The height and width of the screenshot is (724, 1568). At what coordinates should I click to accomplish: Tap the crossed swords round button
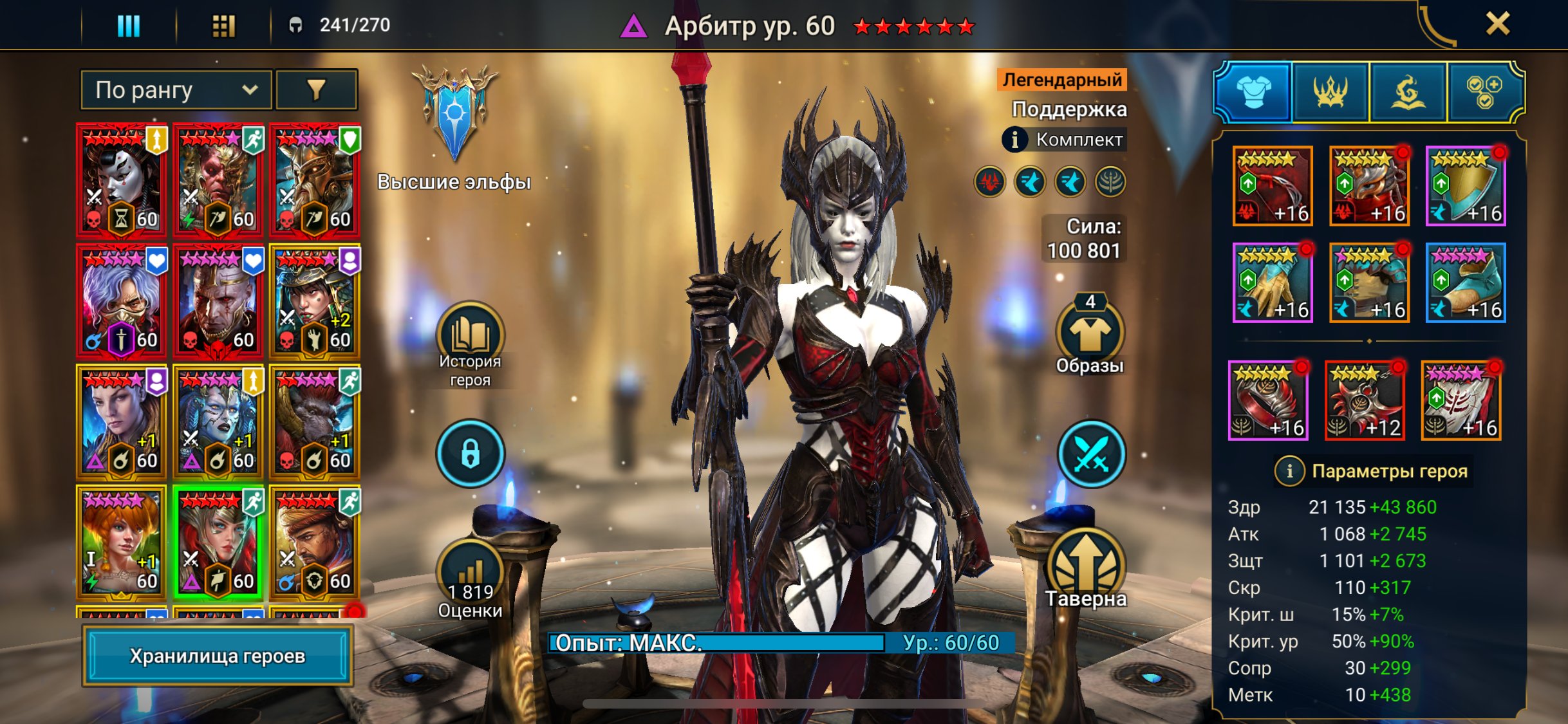click(x=1090, y=453)
